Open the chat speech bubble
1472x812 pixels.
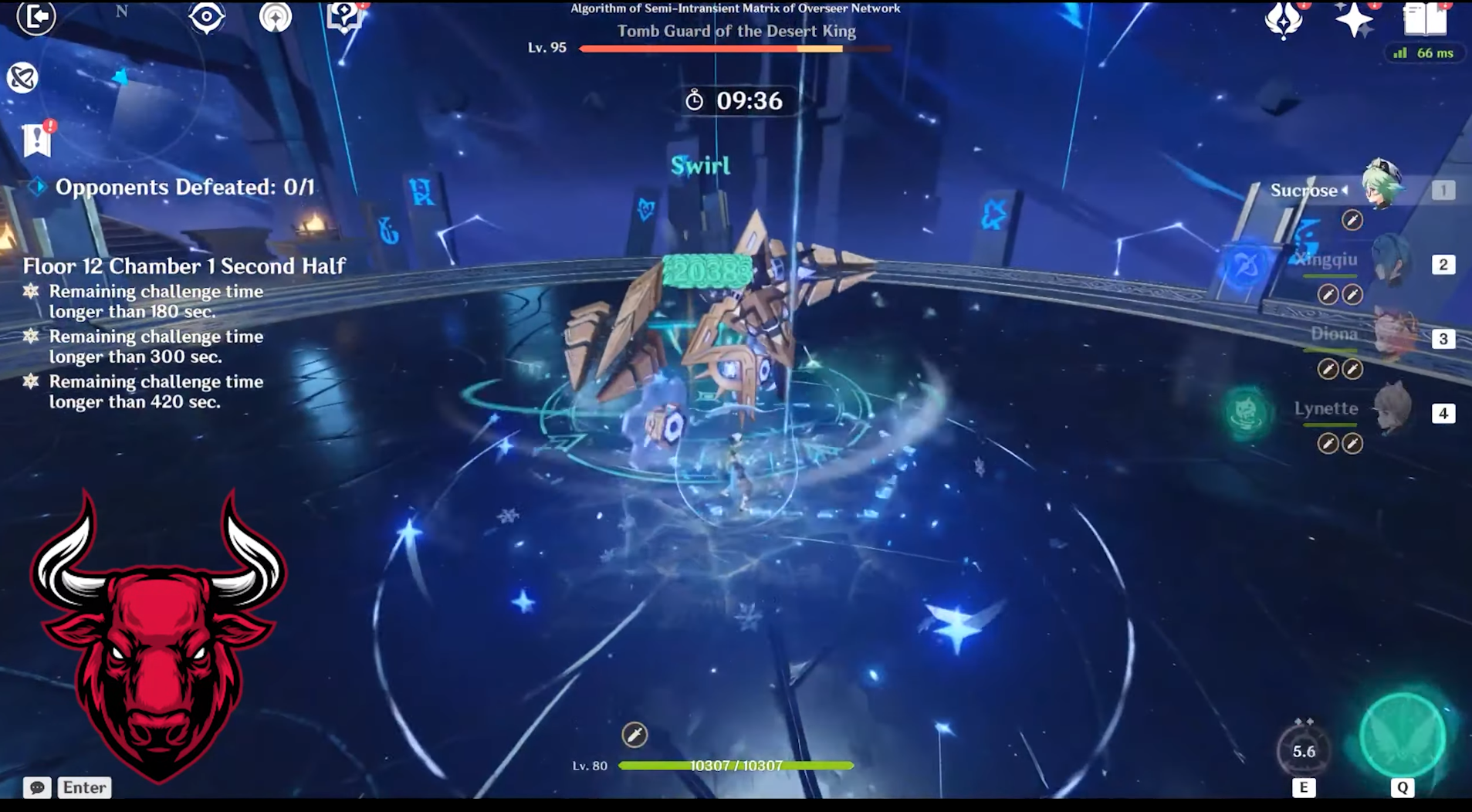click(36, 787)
